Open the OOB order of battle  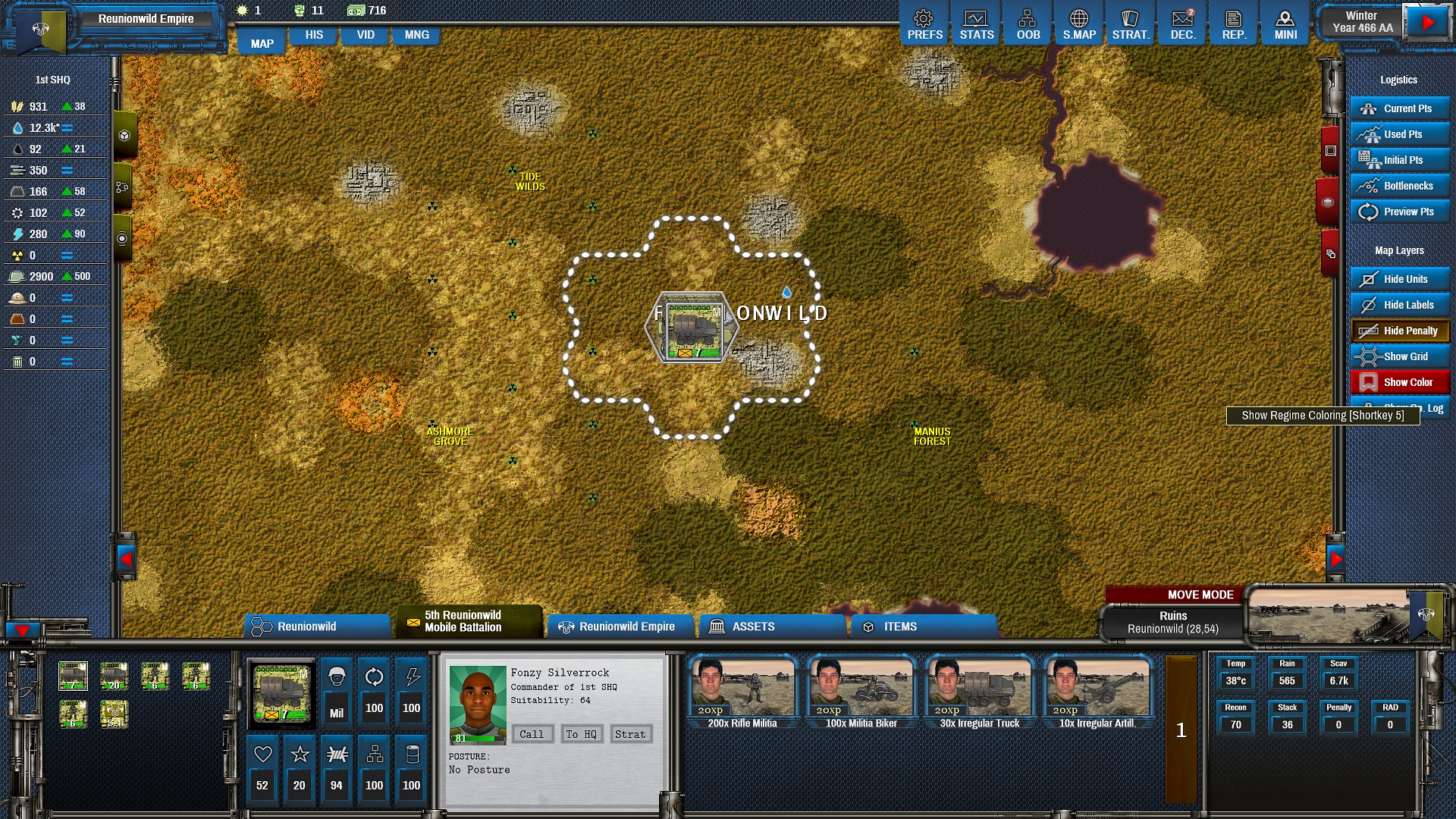pos(1028,25)
